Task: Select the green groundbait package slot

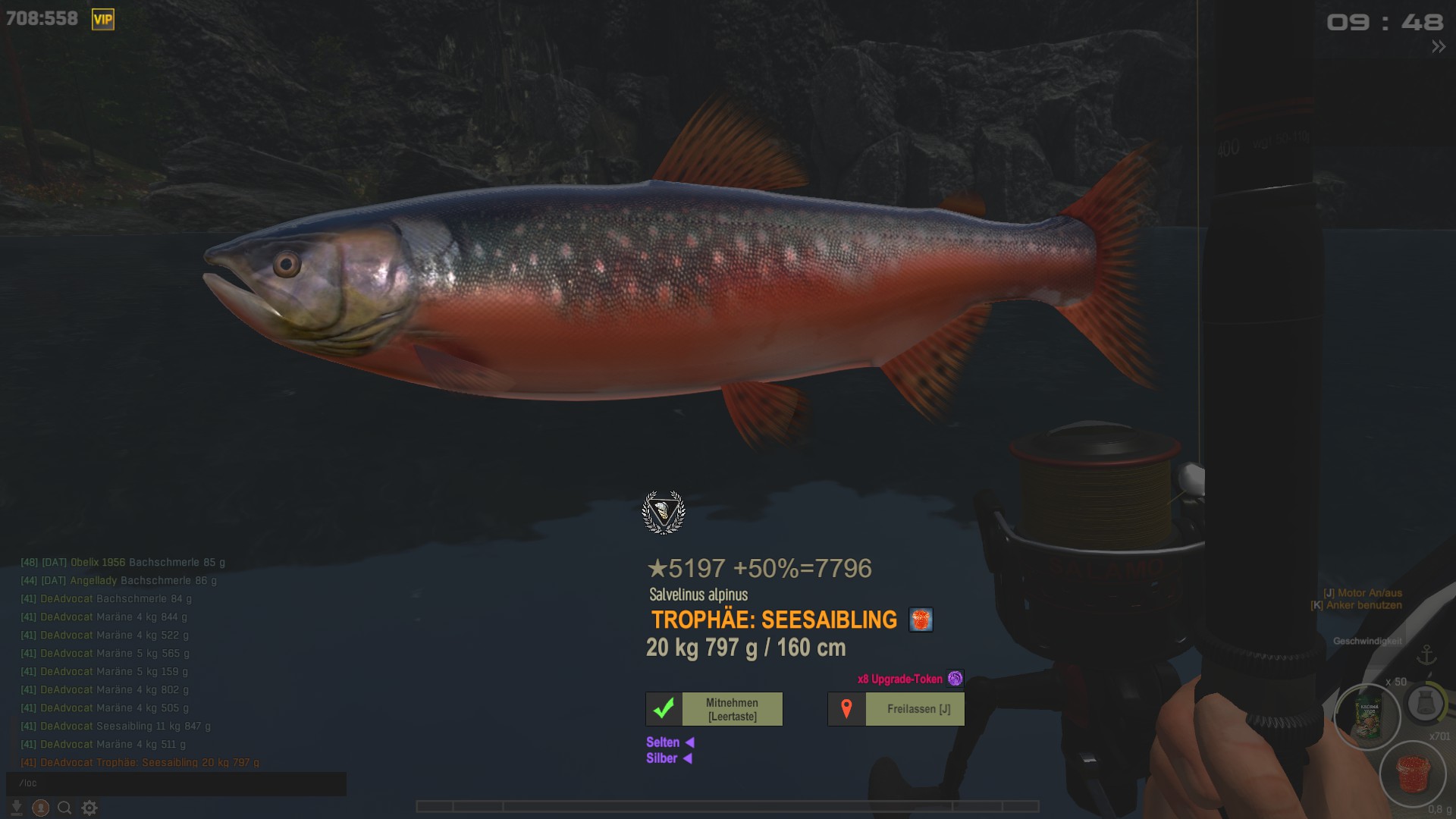Action: click(x=1367, y=717)
